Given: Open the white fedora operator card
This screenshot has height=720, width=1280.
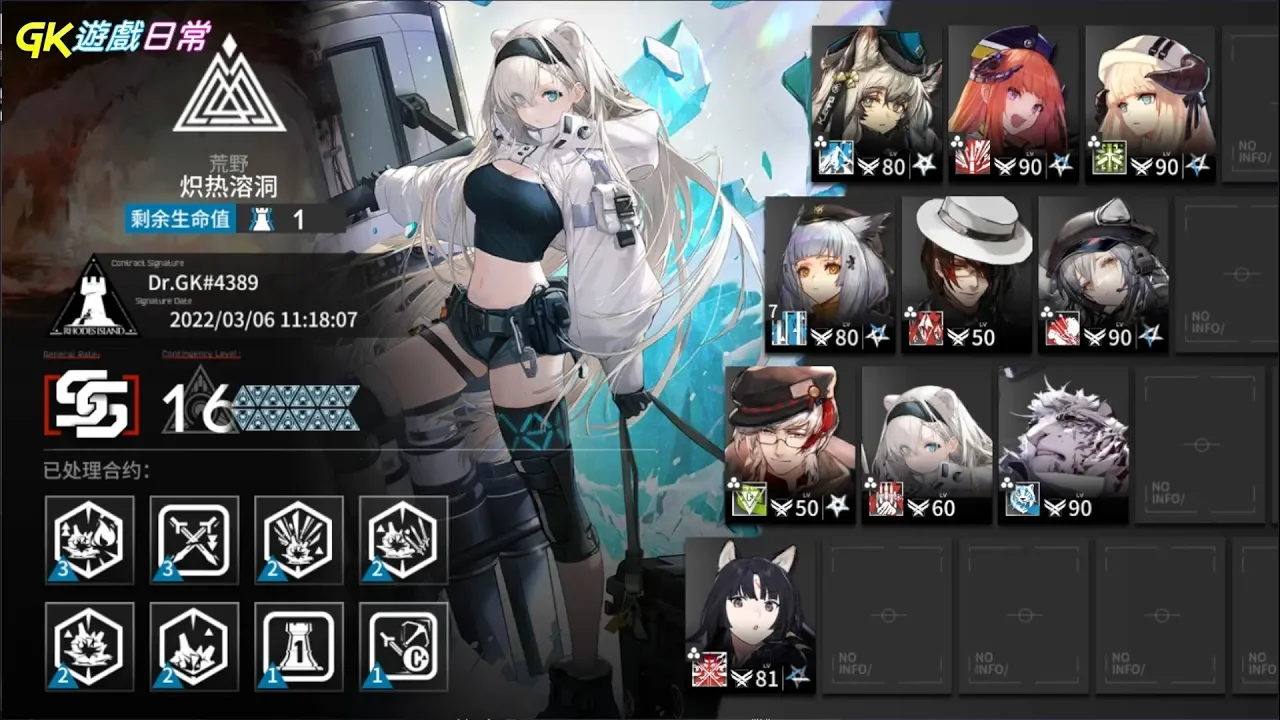Looking at the screenshot, I should 966,273.
